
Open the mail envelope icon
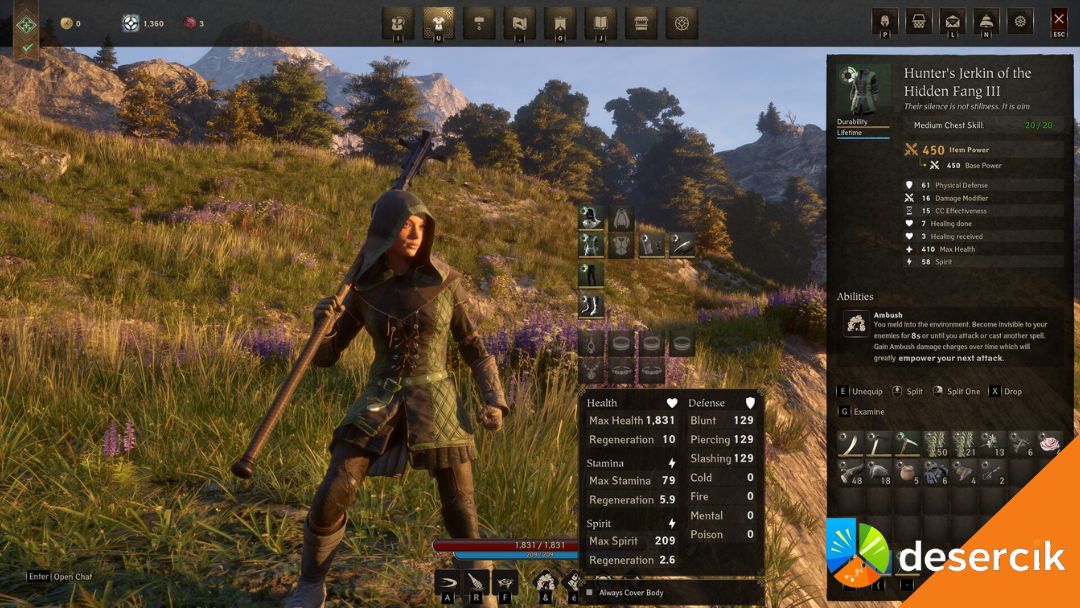pos(952,21)
